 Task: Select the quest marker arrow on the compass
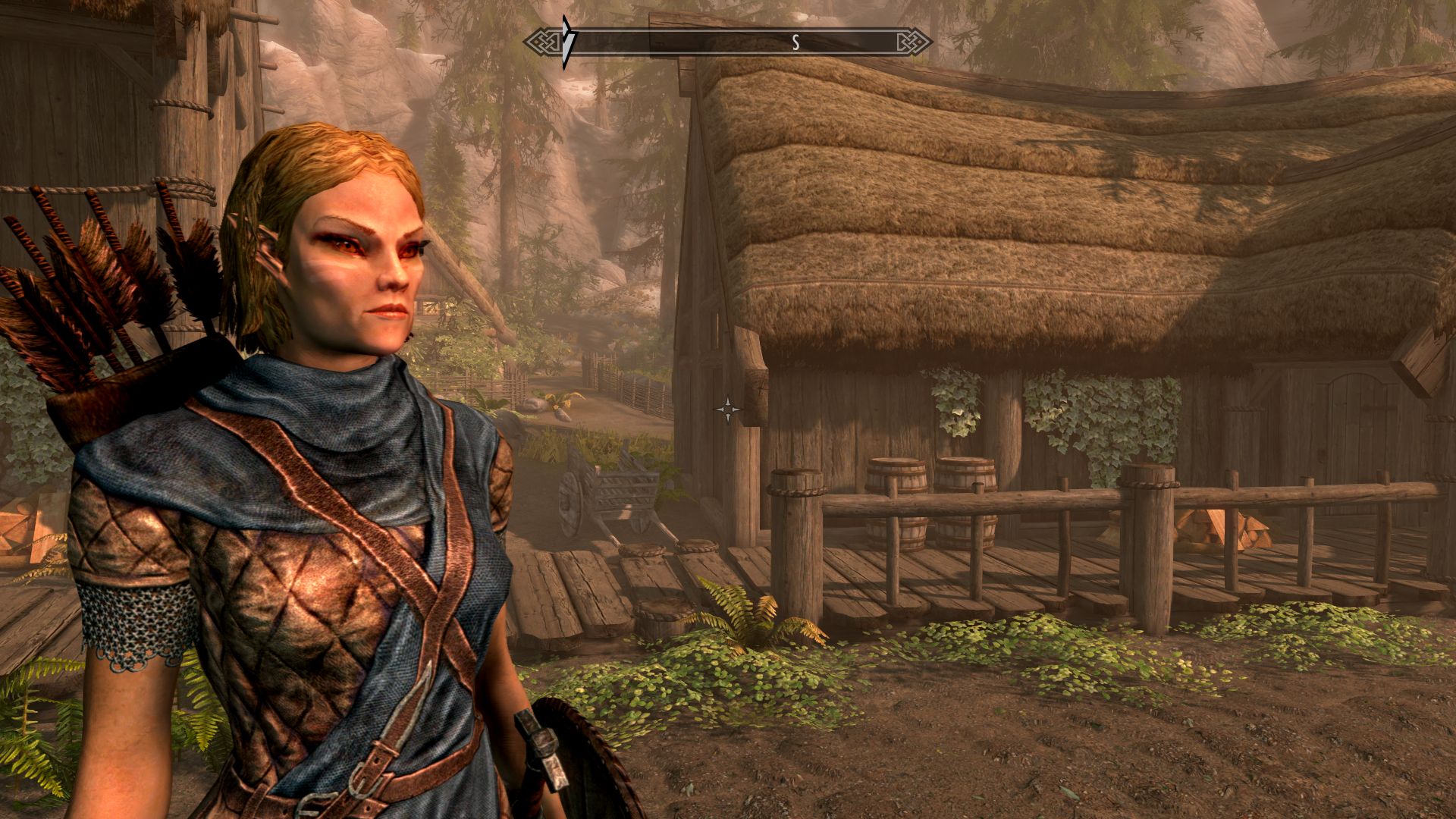566,42
